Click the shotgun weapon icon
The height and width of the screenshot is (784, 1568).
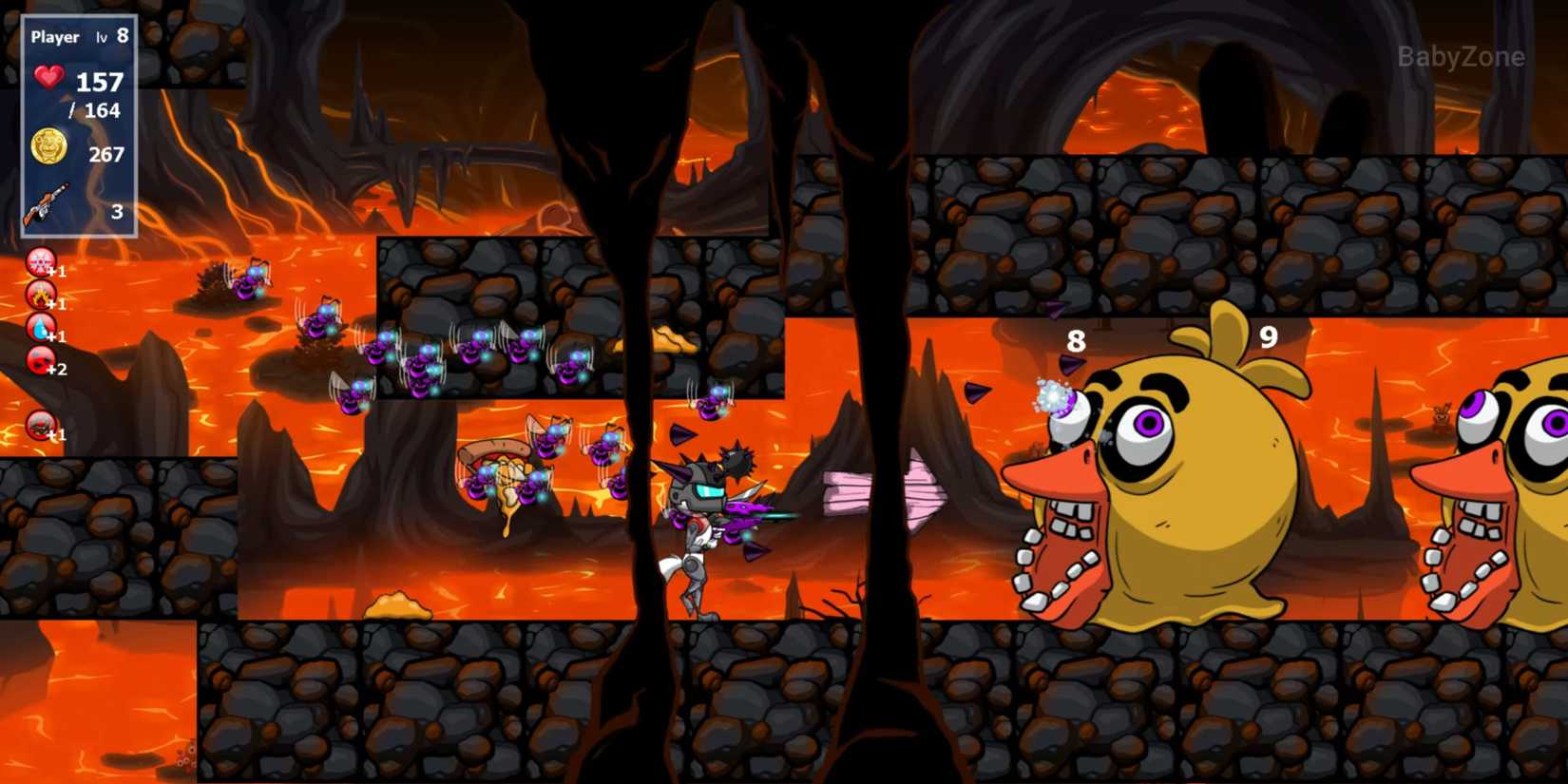49,203
